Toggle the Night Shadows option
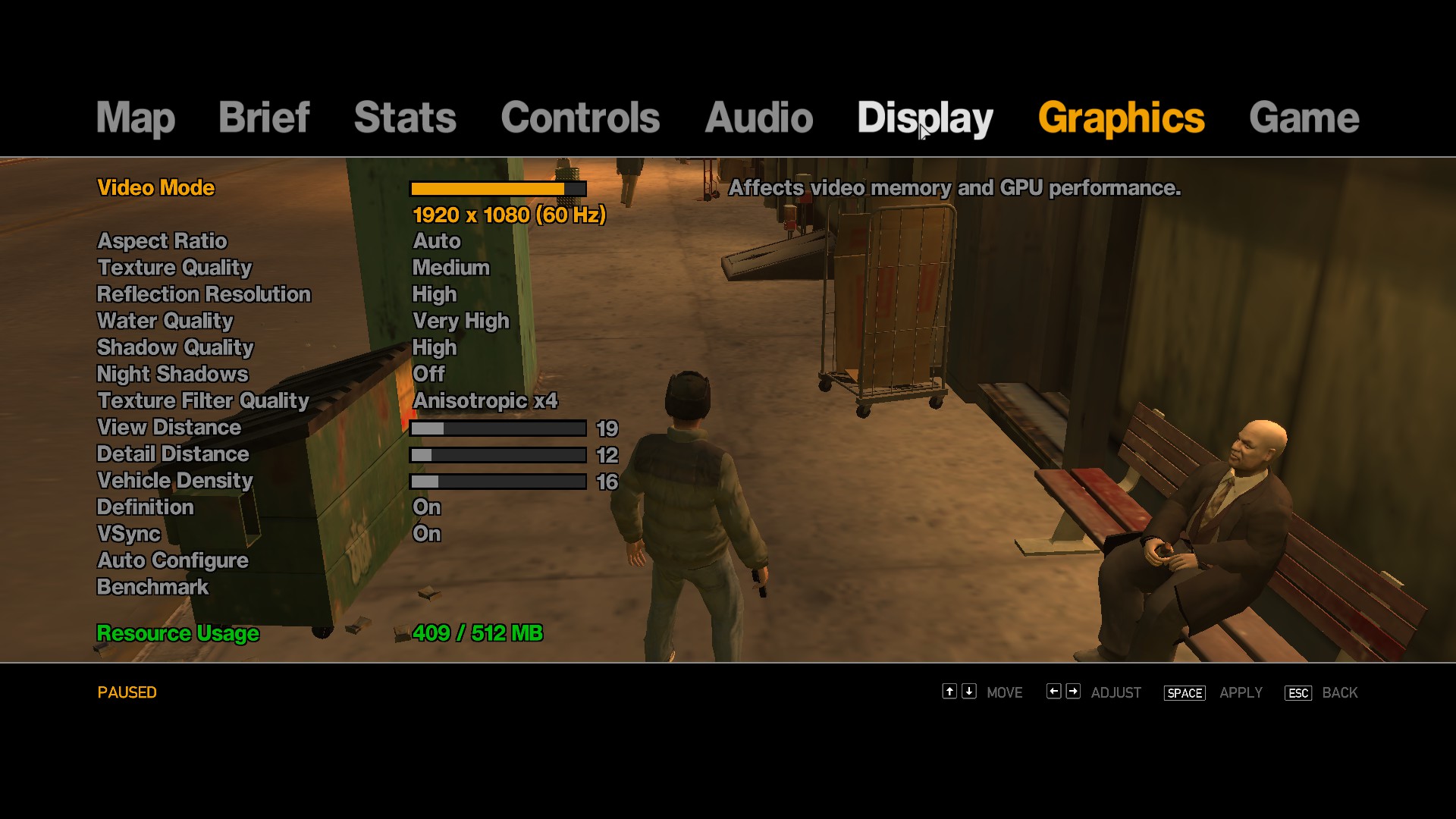The height and width of the screenshot is (819, 1456). pos(173,374)
